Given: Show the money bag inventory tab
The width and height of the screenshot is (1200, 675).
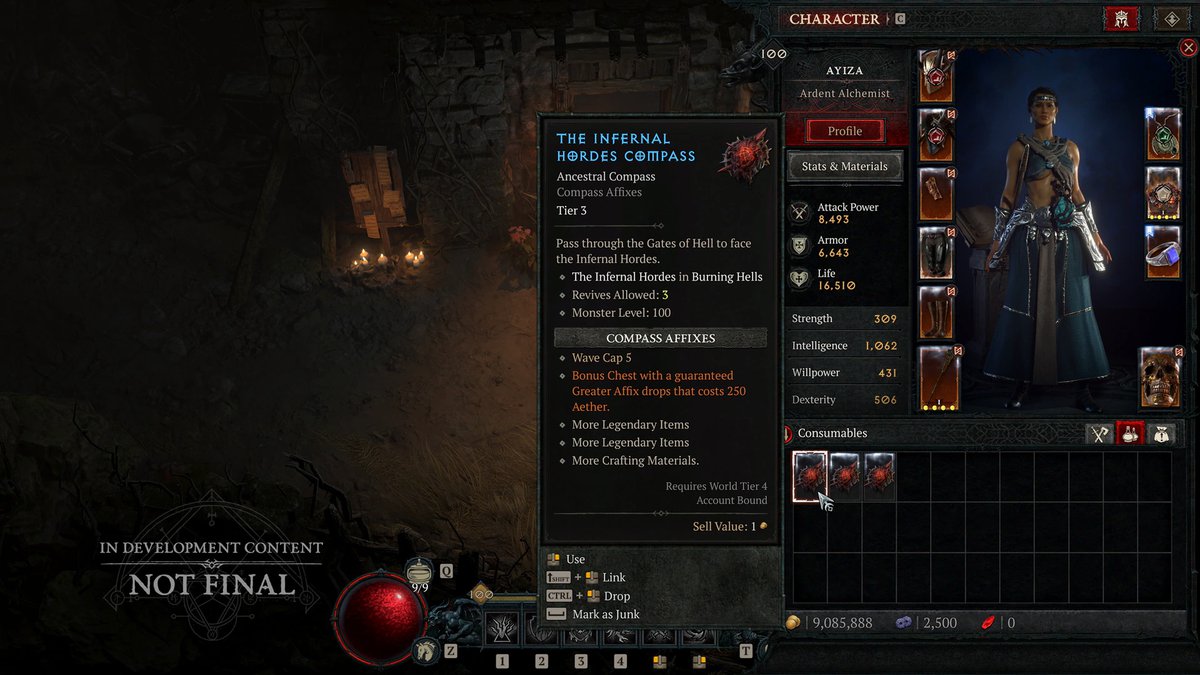Looking at the screenshot, I should 1160,433.
